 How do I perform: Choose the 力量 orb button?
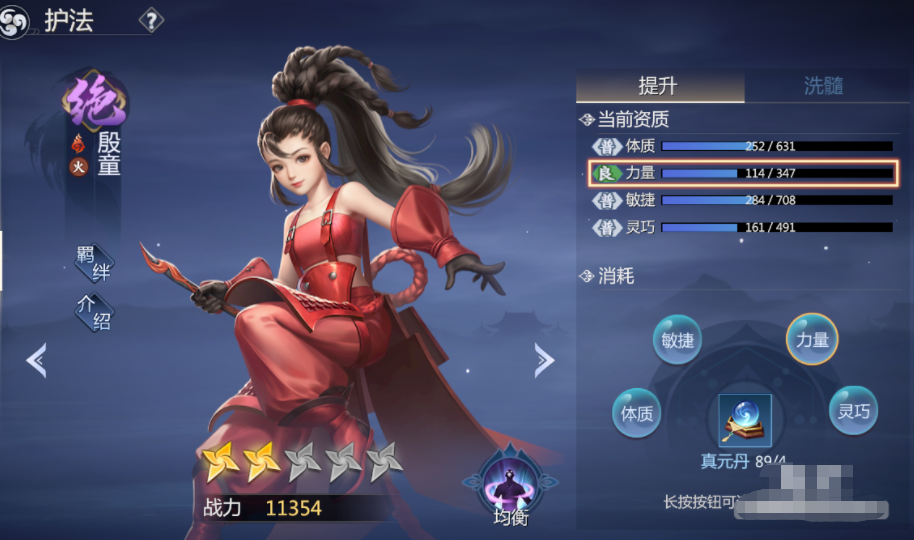click(812, 340)
